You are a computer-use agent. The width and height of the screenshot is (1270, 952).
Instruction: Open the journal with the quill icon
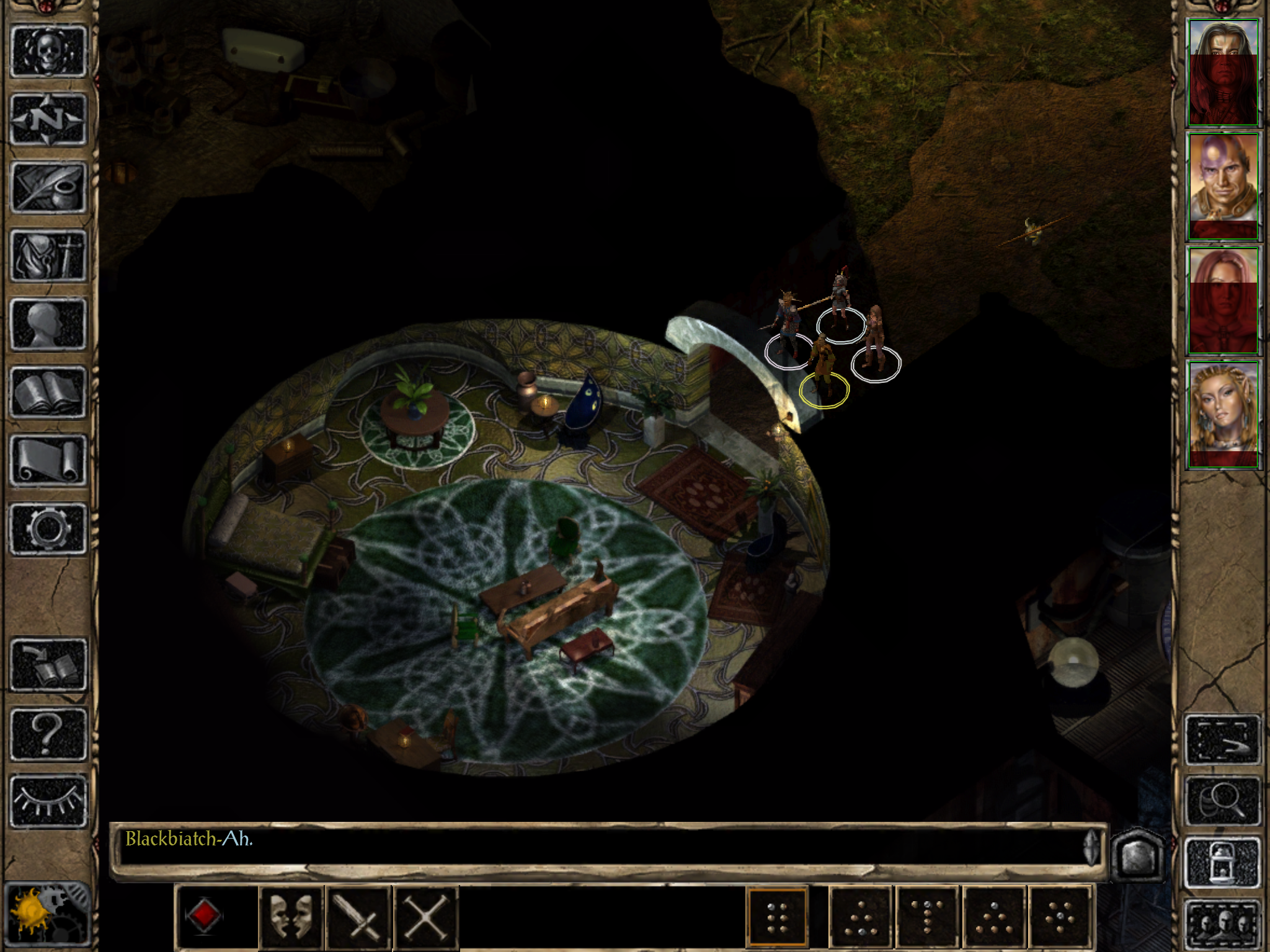click(48, 188)
